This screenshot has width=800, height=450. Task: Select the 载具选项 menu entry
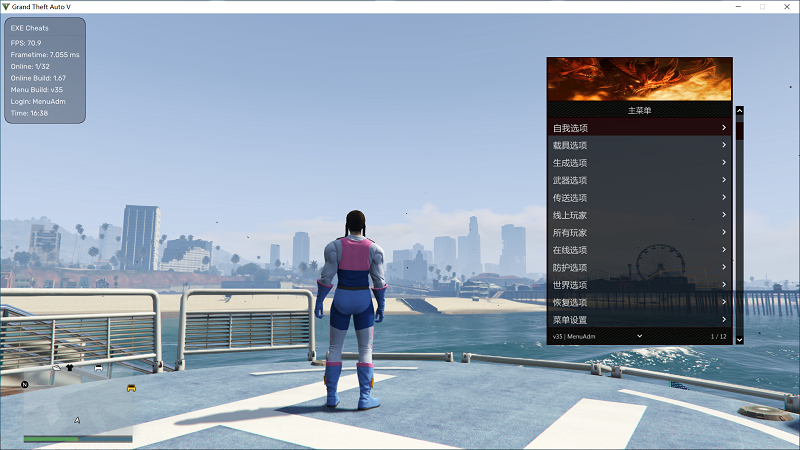pyautogui.click(x=639, y=146)
